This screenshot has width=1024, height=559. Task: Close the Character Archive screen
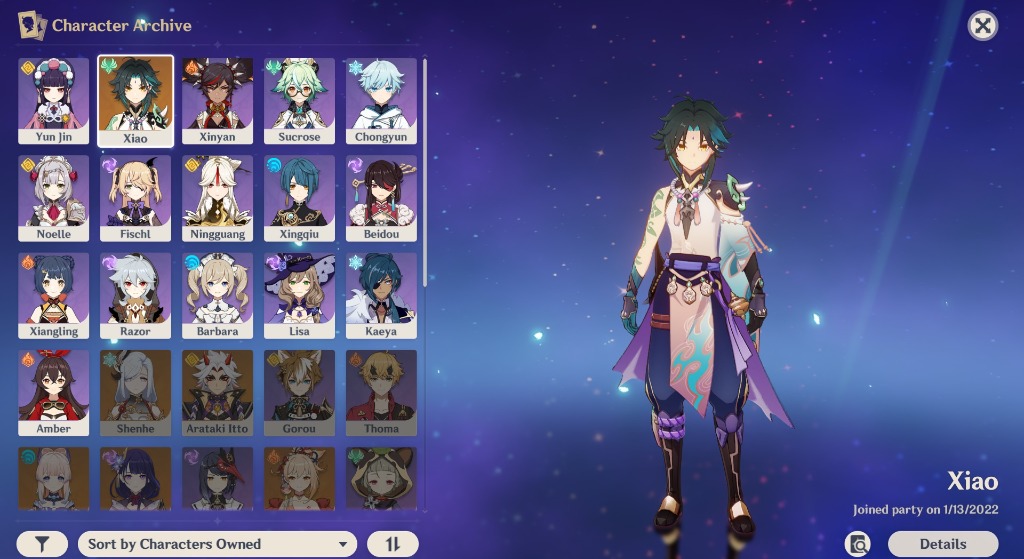point(983,26)
